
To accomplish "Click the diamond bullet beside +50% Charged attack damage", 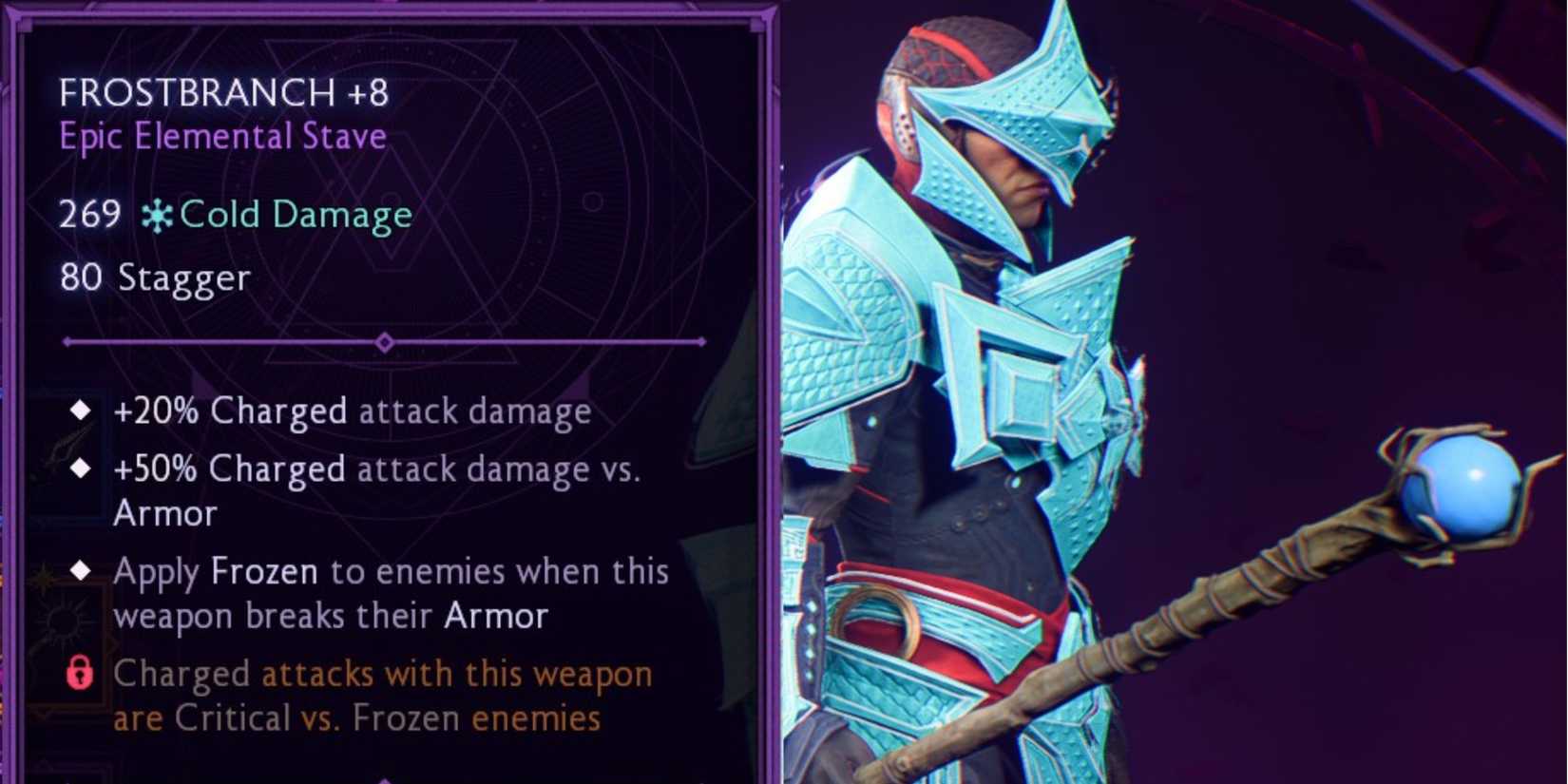I will 81,468.
